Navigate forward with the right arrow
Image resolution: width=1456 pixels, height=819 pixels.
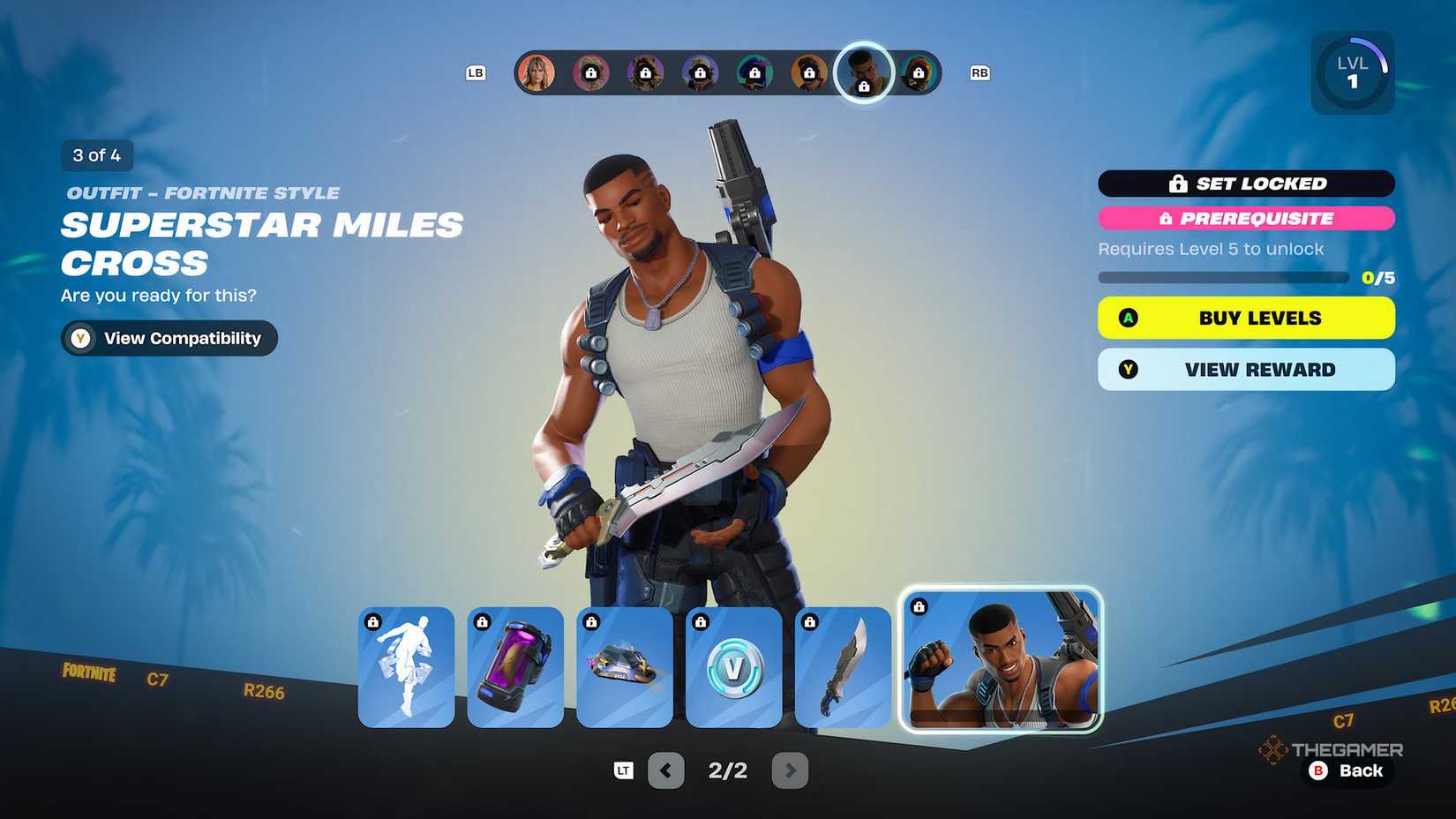pyautogui.click(x=790, y=770)
